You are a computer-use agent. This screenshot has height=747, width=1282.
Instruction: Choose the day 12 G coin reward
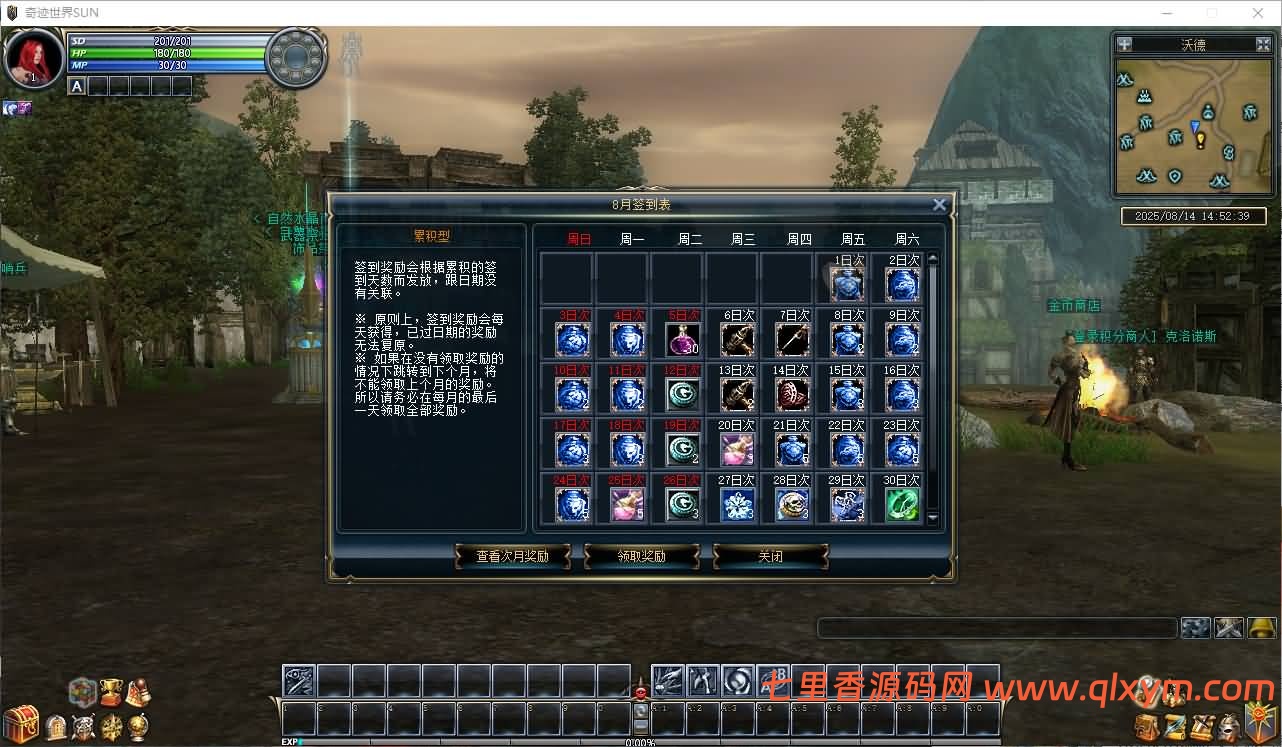[682, 394]
